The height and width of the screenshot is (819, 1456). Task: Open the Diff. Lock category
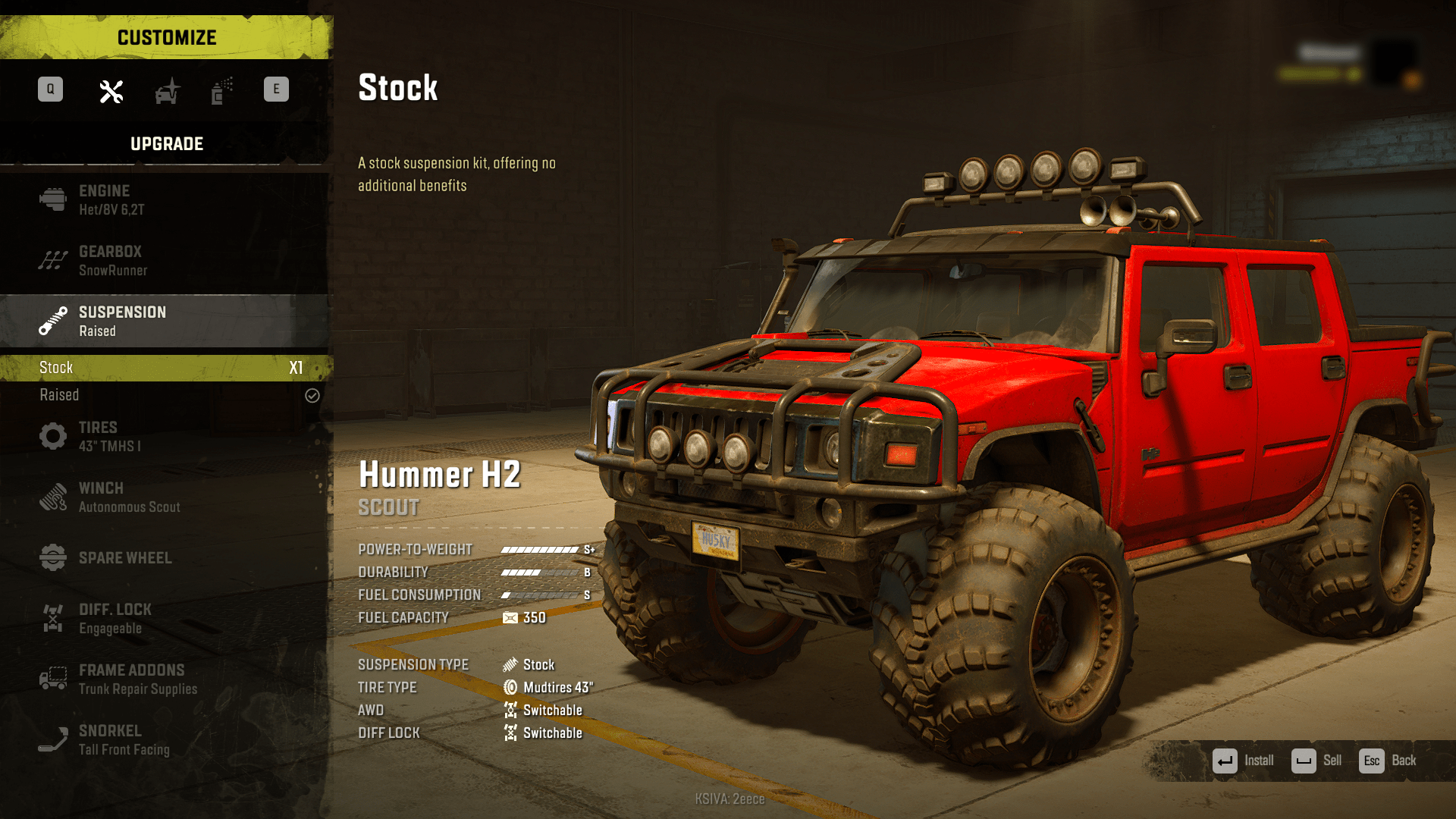[x=165, y=619]
